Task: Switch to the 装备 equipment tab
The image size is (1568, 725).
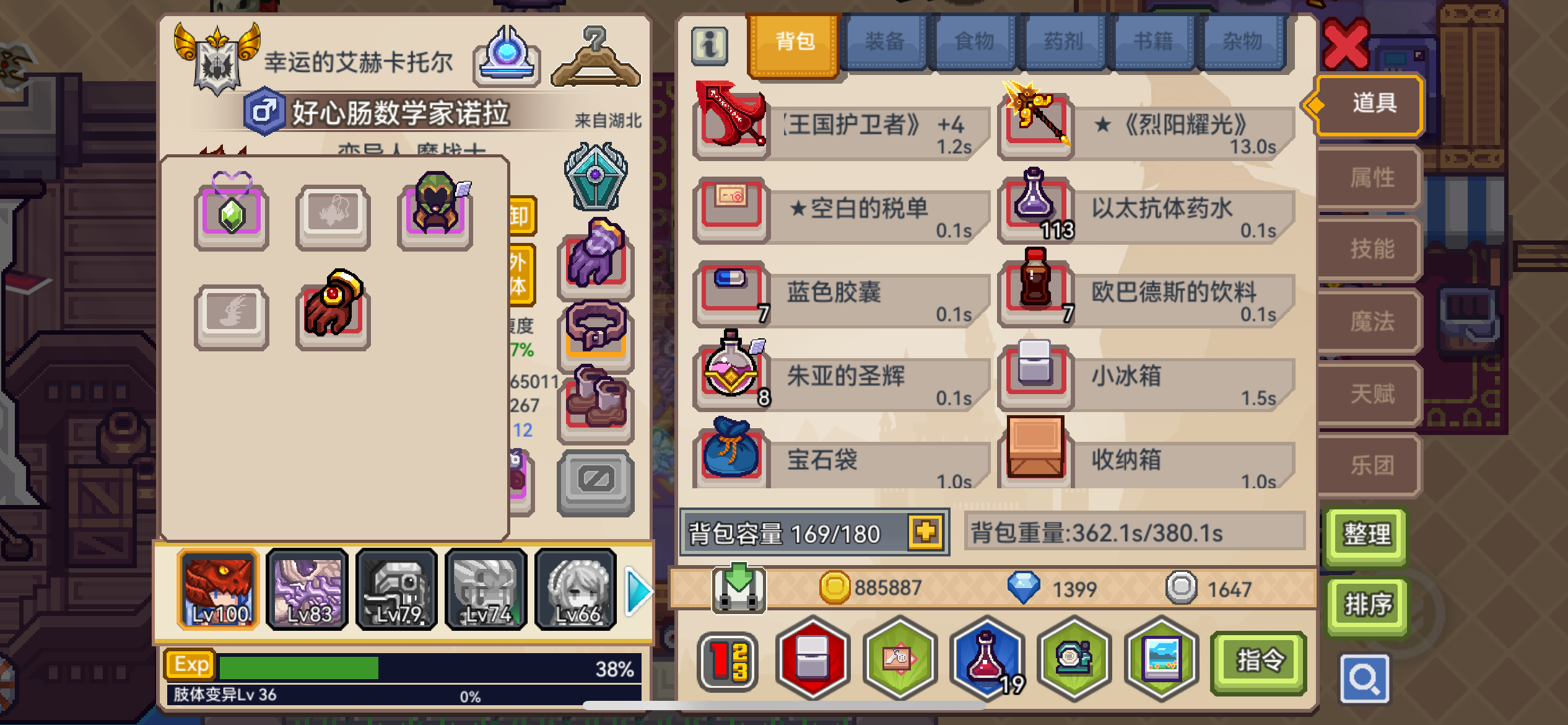Action: click(884, 41)
